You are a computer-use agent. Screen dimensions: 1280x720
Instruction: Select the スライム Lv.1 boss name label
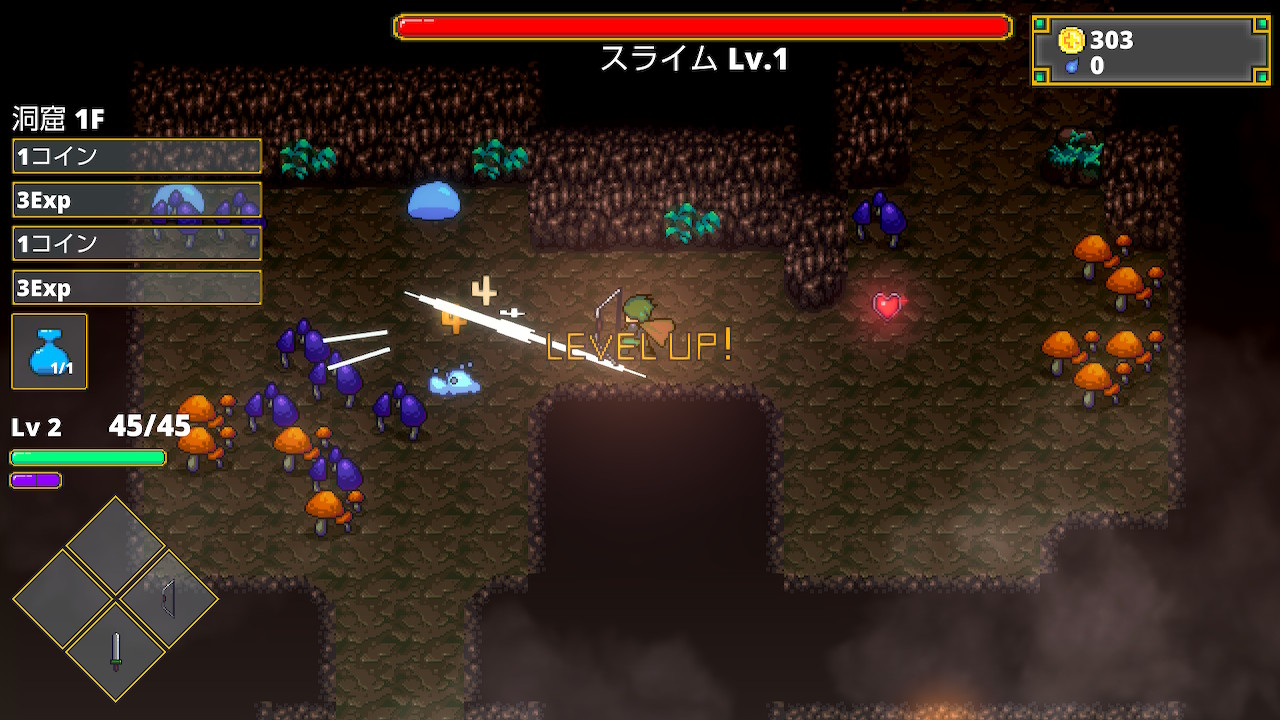pyautogui.click(x=694, y=58)
